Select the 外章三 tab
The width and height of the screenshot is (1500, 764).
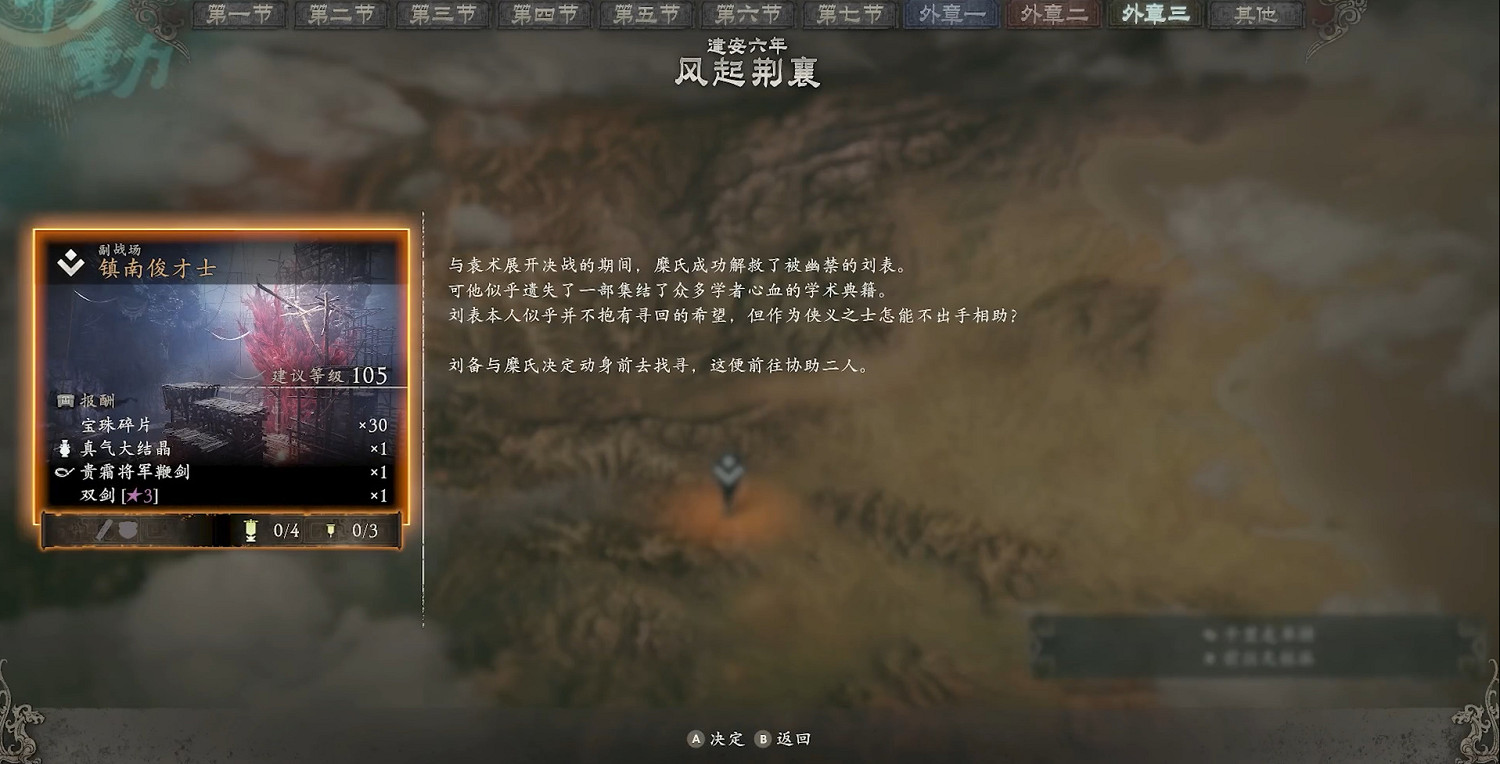pos(1153,14)
